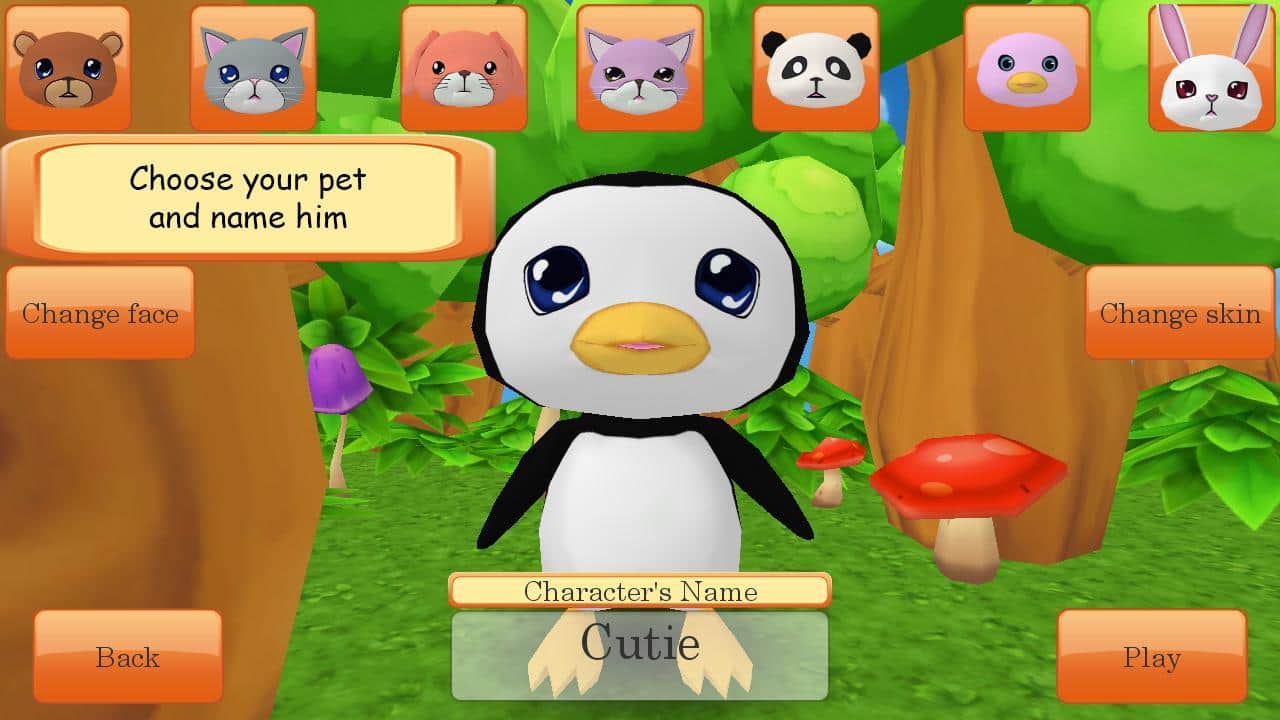Select the pink dog pet icon
Viewport: 1280px width, 720px height.
tap(464, 65)
